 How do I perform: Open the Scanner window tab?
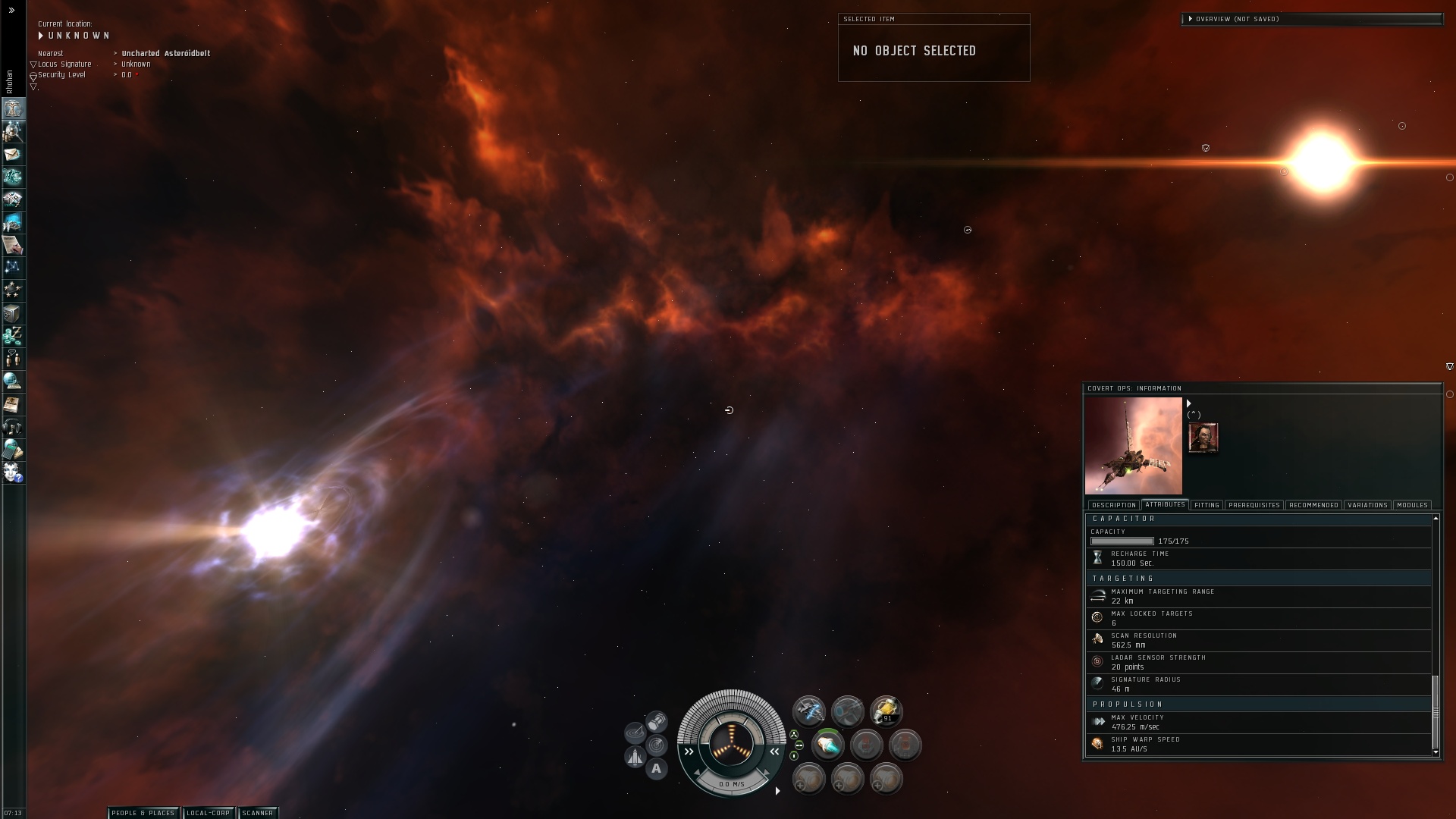pyautogui.click(x=258, y=813)
